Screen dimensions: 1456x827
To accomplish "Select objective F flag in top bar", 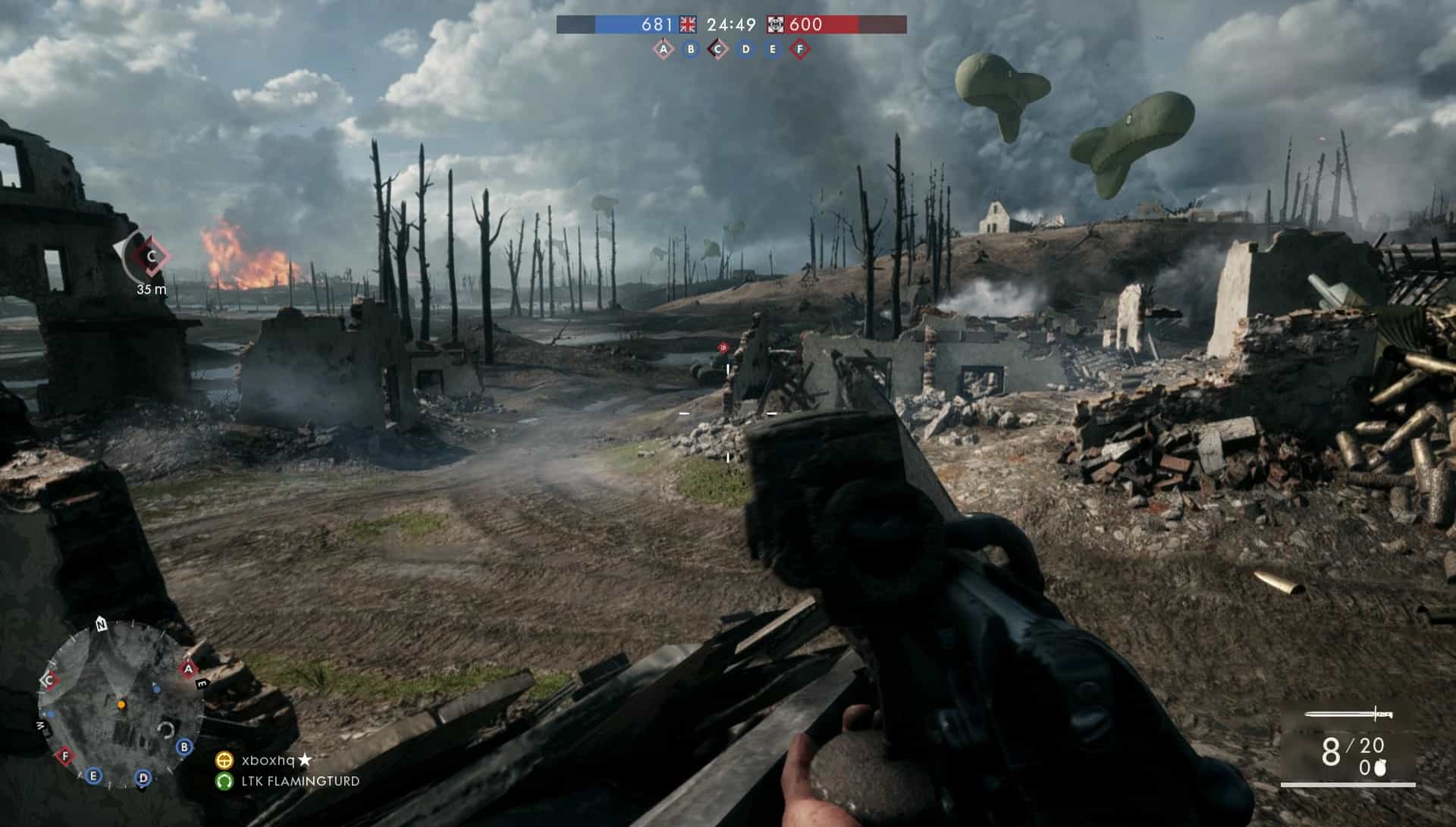I will click(799, 49).
